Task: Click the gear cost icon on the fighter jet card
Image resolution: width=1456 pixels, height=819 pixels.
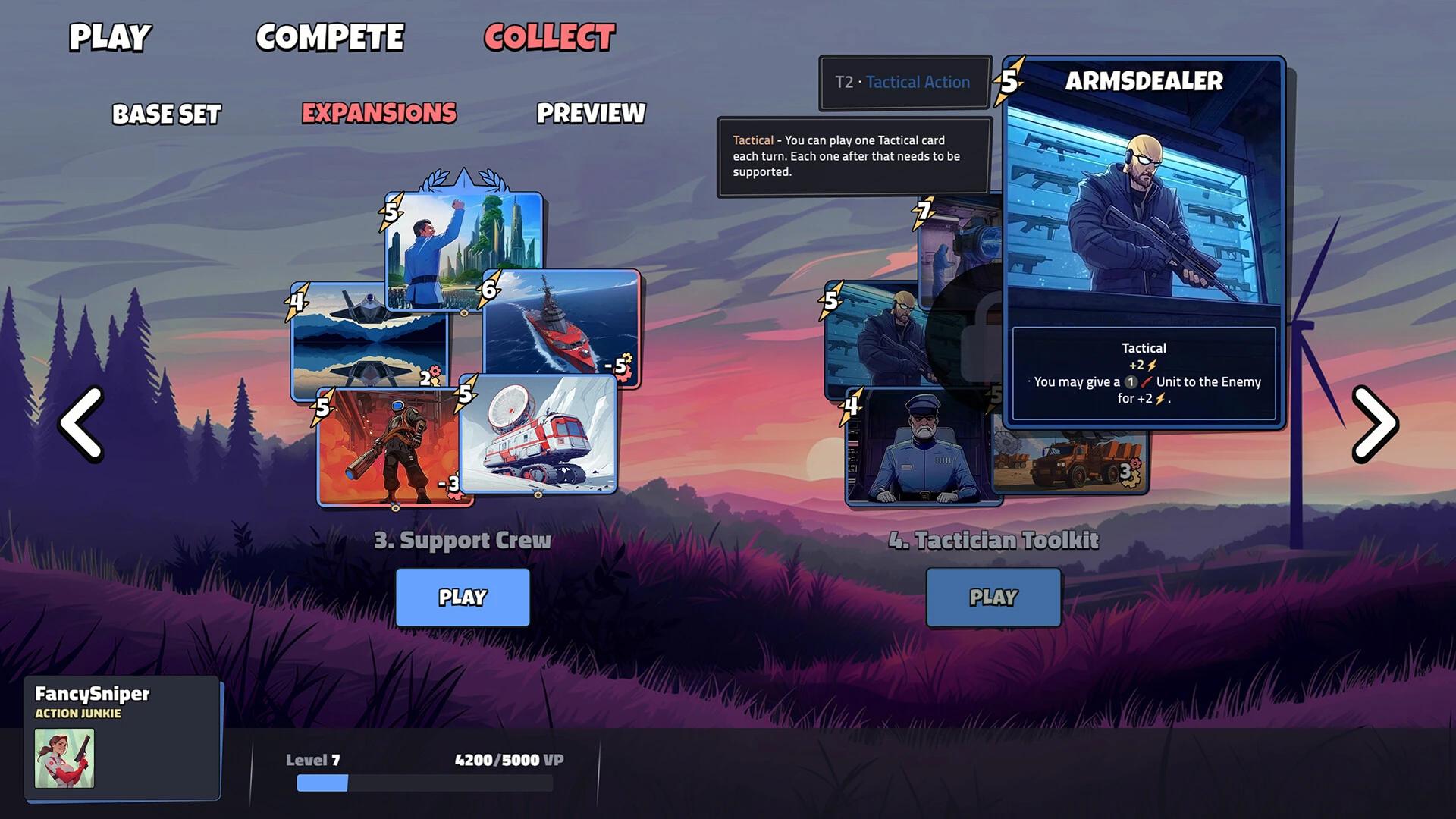Action: click(x=431, y=375)
